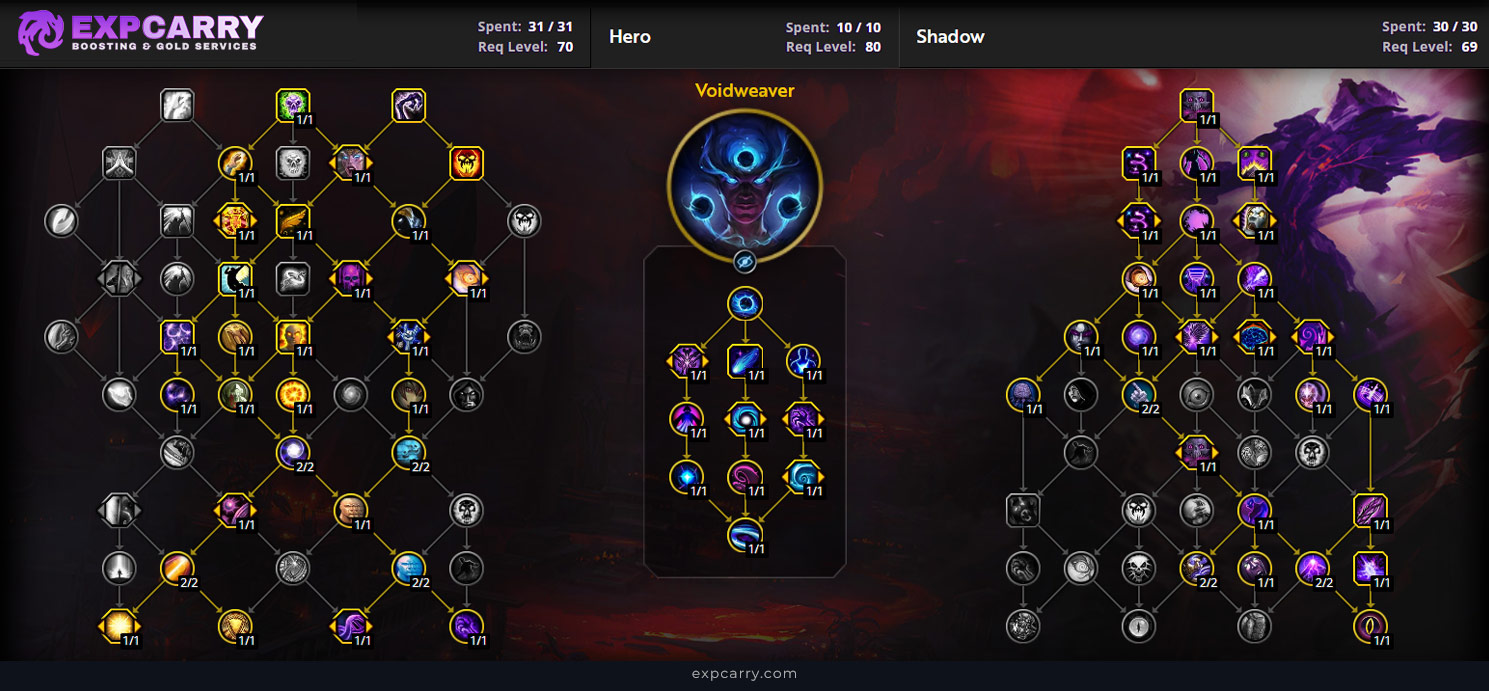
Task: Select the golden fireball class talent
Action: point(293,395)
